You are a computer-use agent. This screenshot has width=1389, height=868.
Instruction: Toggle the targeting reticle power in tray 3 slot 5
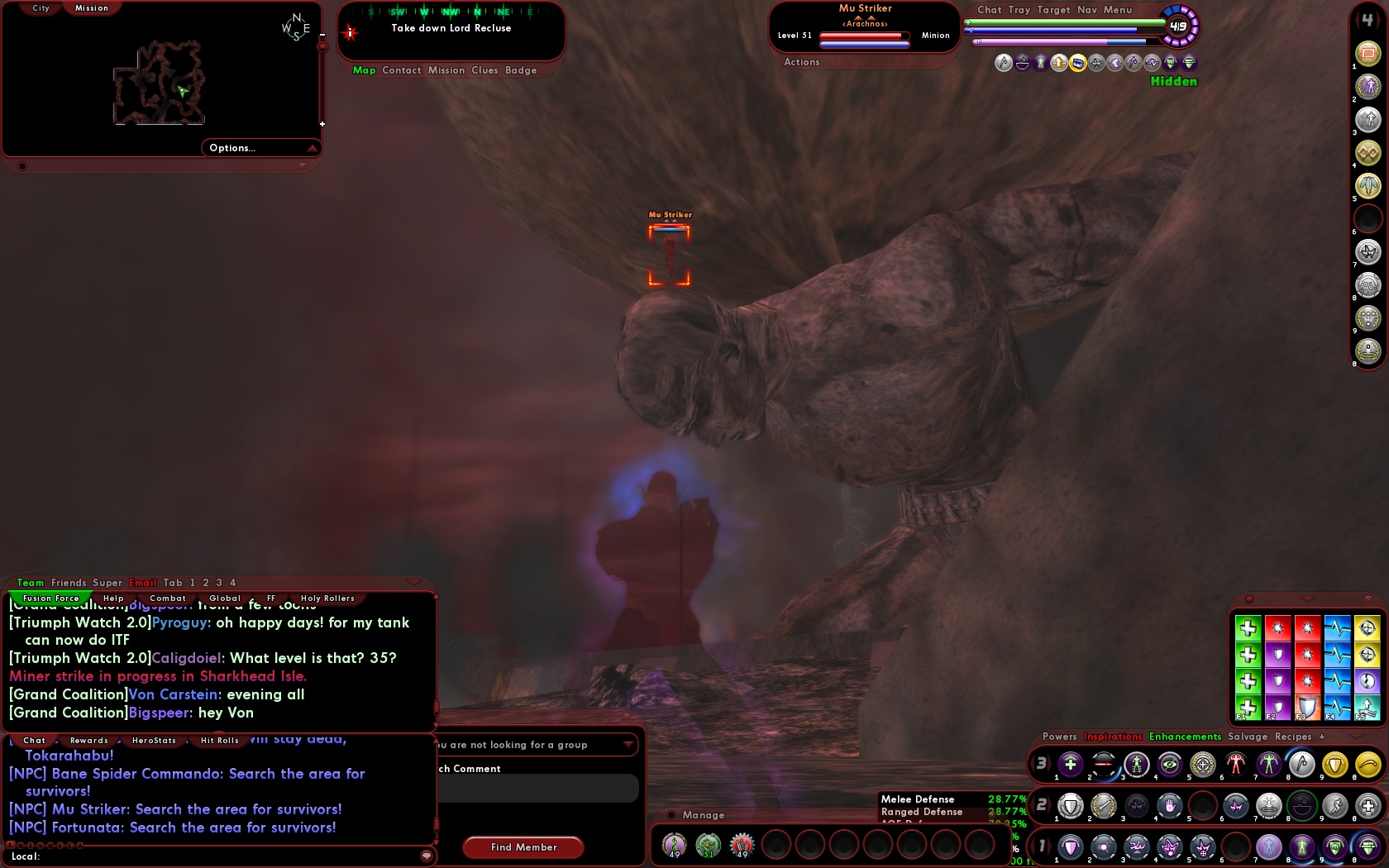point(1202,764)
